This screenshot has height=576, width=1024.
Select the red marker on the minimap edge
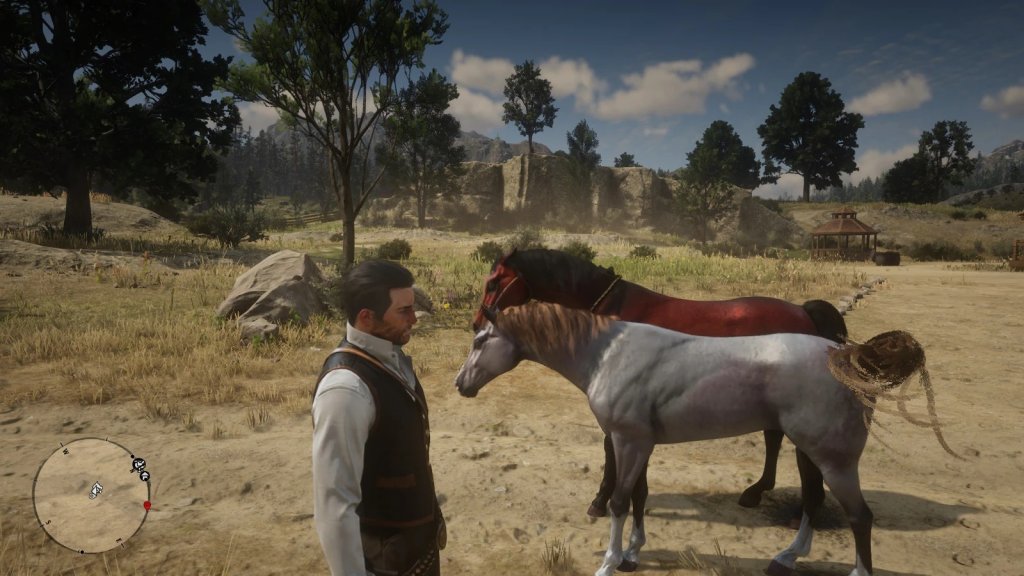pos(147,505)
